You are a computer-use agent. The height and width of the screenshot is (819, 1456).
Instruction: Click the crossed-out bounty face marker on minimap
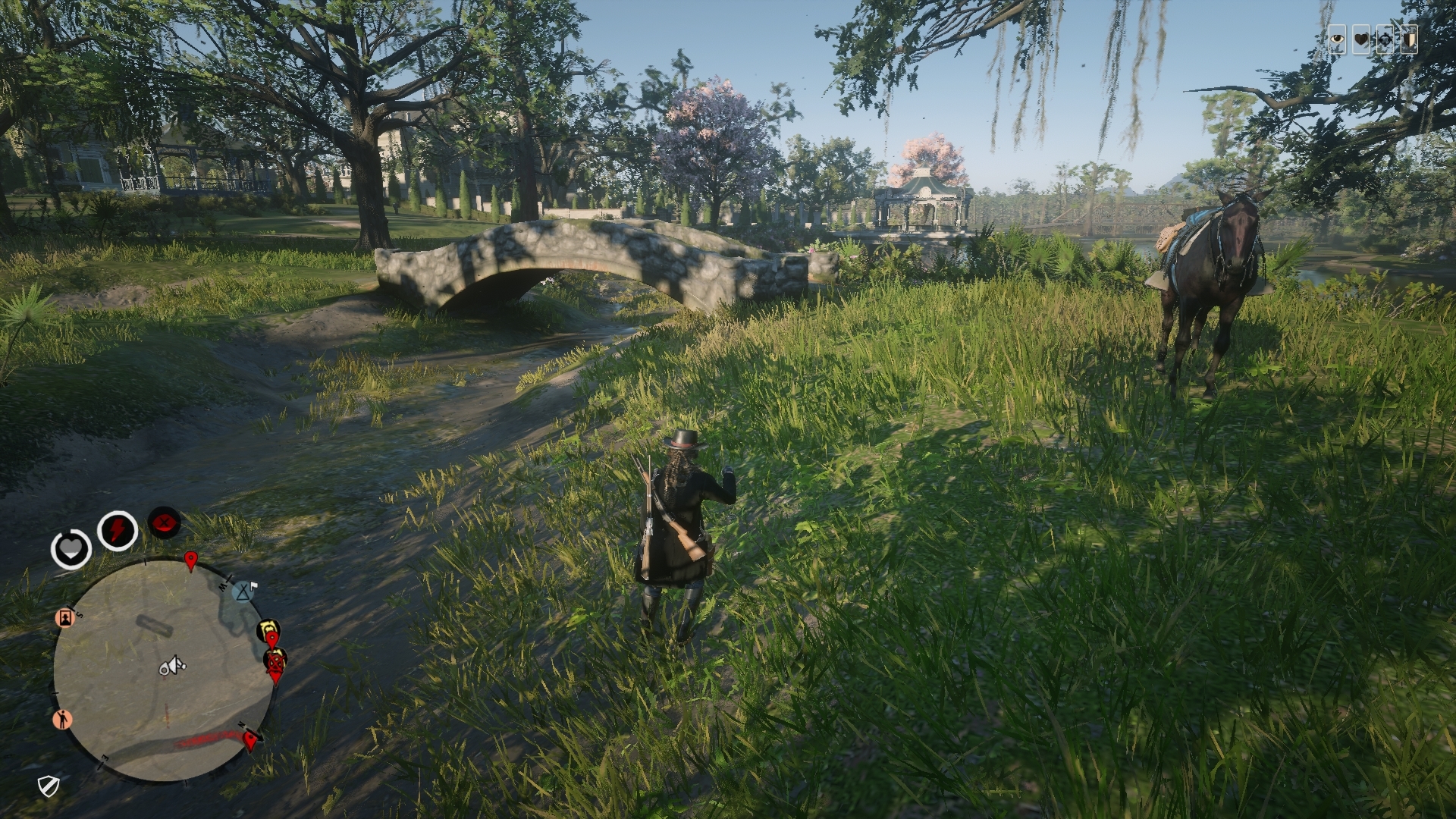click(275, 662)
